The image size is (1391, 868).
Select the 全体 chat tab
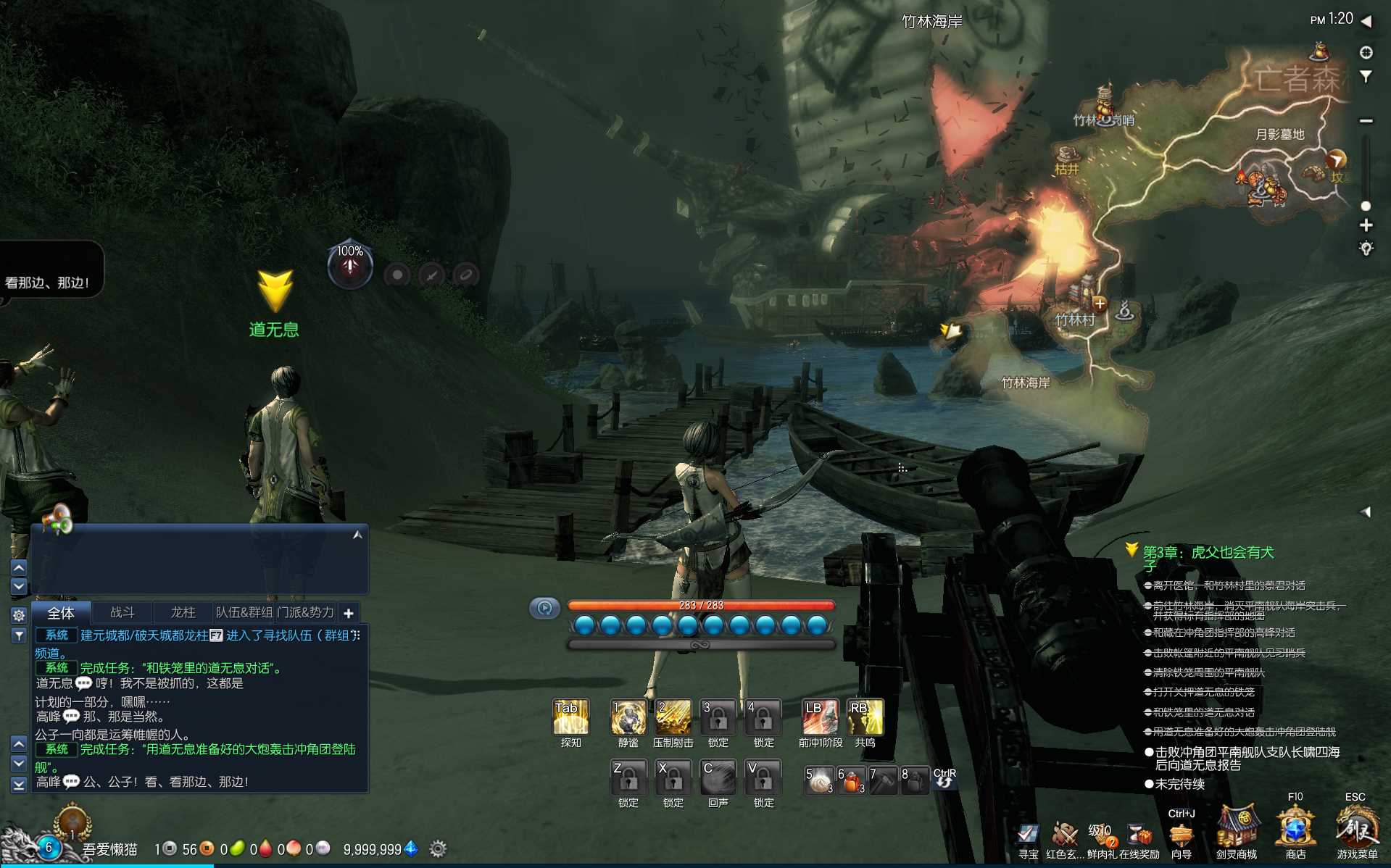[x=61, y=613]
